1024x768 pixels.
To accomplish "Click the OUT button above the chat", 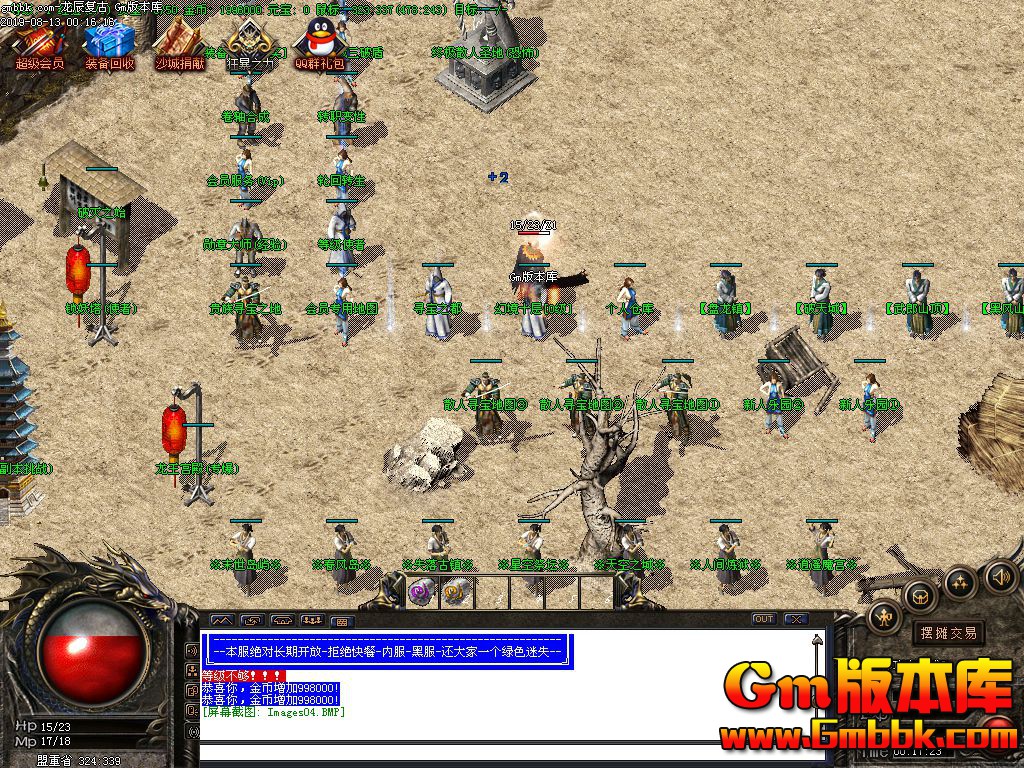I will pyautogui.click(x=763, y=619).
